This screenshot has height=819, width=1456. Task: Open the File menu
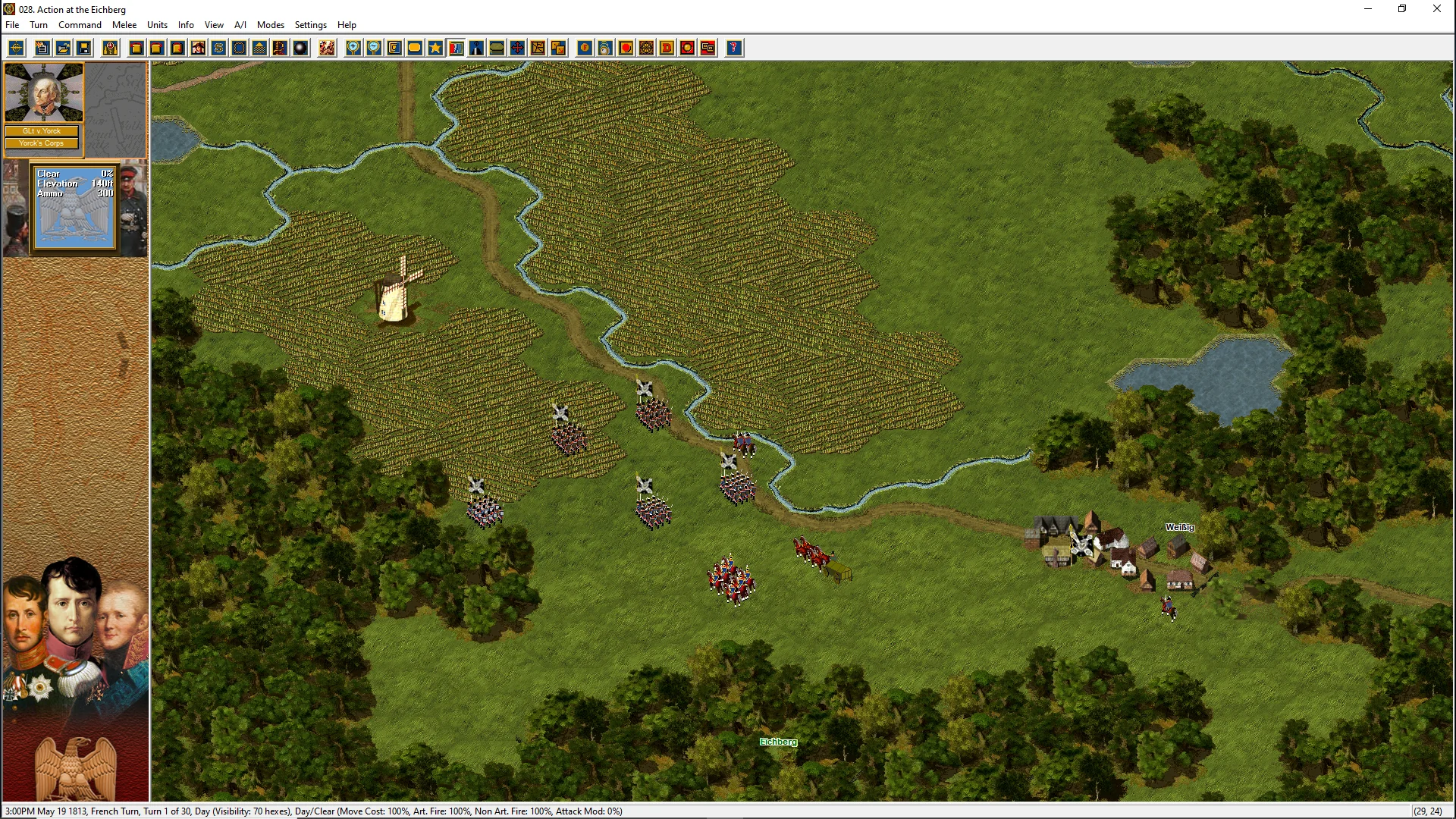(12, 25)
